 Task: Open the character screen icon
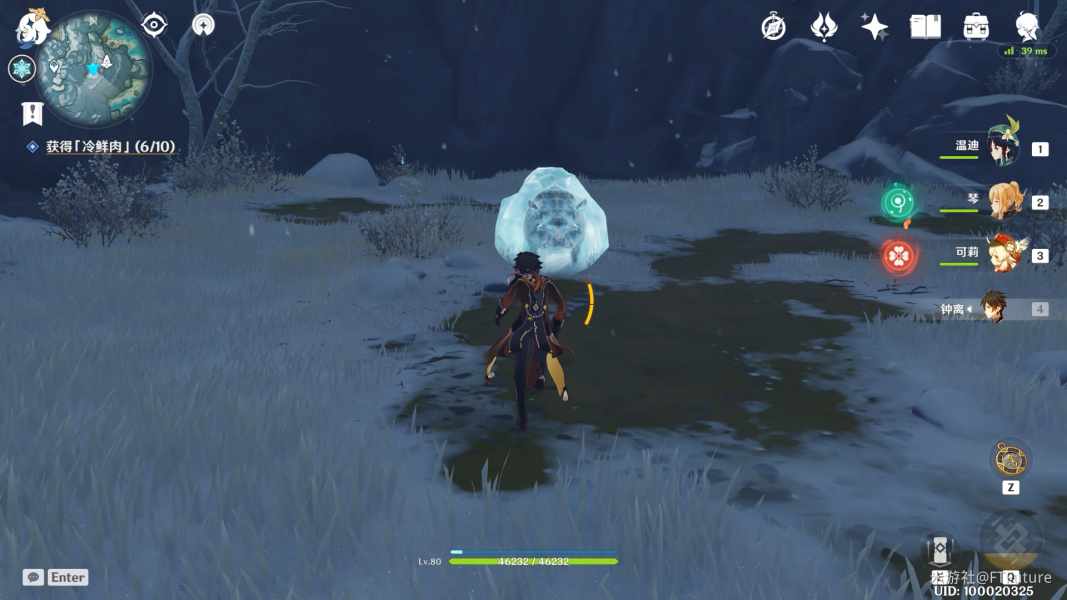[x=1027, y=27]
